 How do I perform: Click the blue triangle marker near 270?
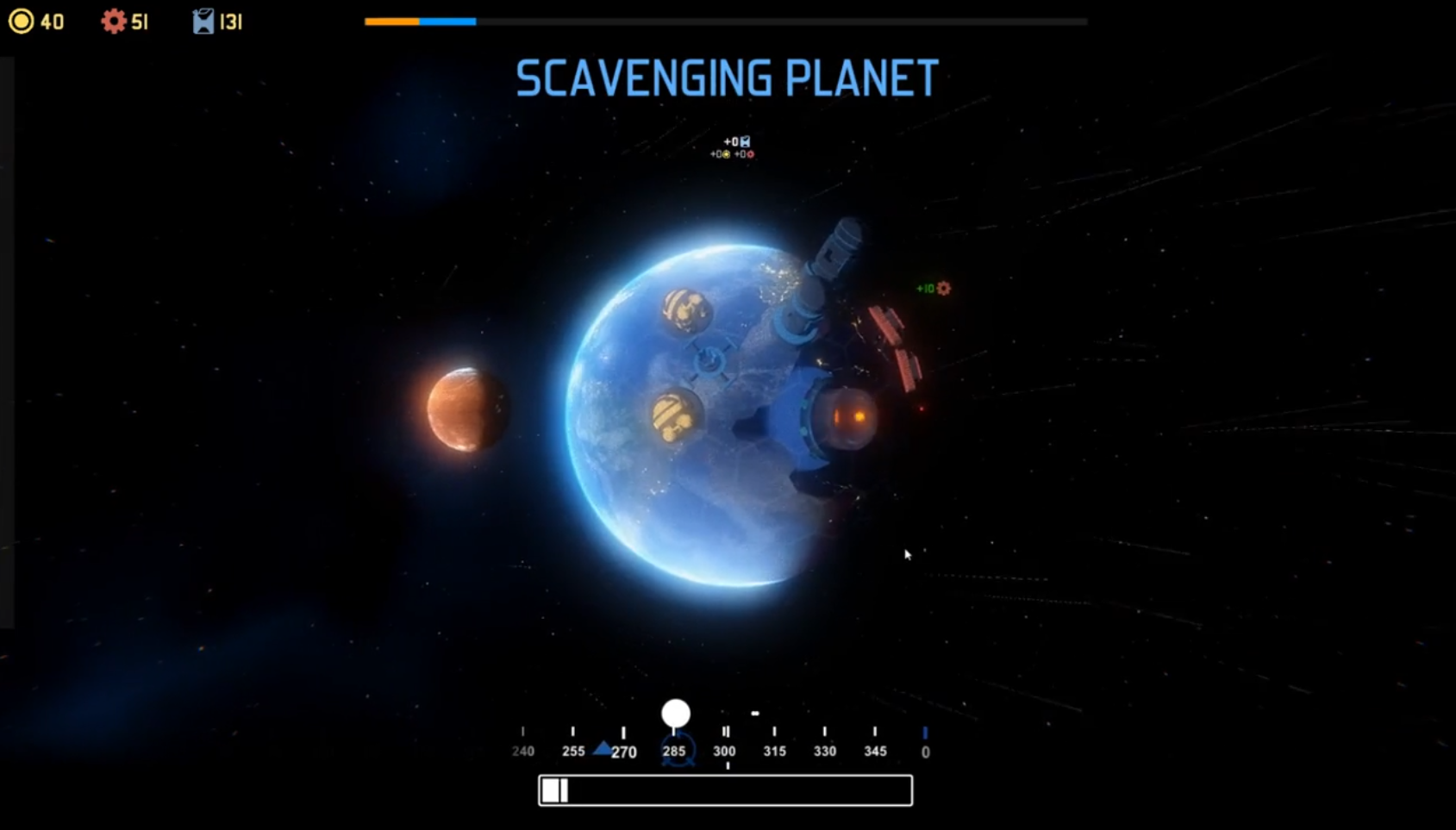tap(603, 748)
